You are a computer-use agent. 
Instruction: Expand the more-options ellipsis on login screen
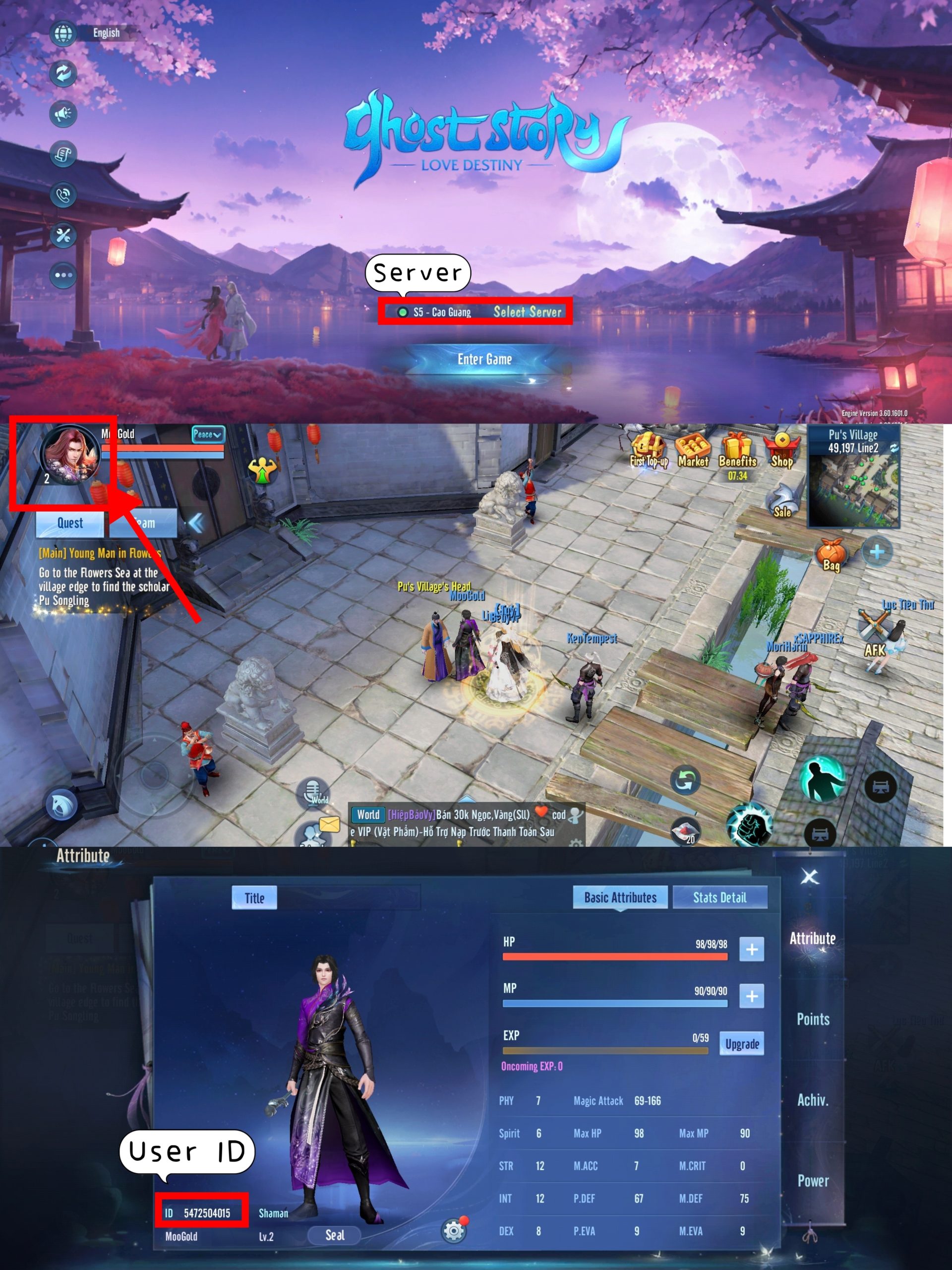coord(63,274)
